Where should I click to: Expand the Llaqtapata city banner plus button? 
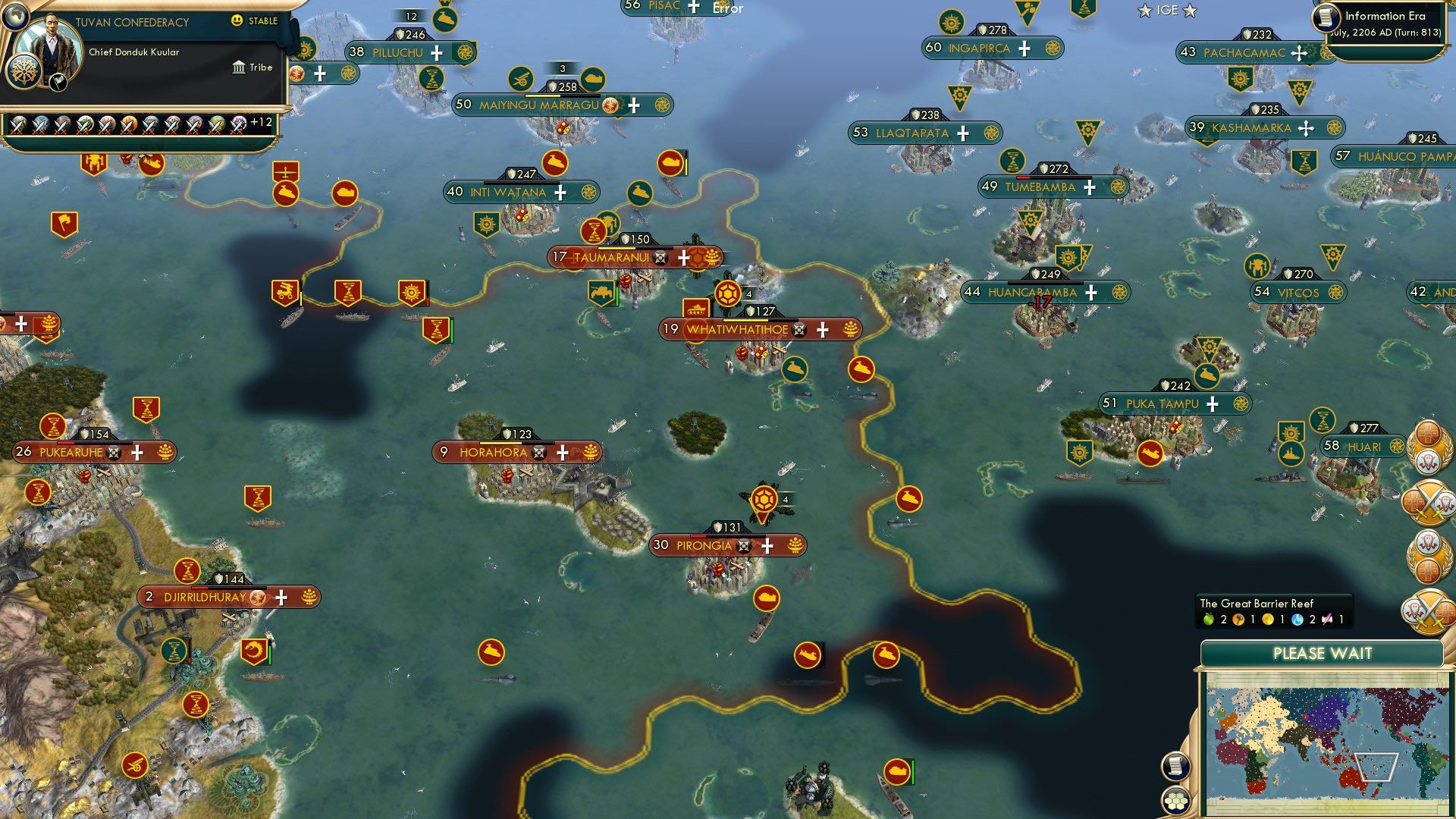click(x=963, y=133)
